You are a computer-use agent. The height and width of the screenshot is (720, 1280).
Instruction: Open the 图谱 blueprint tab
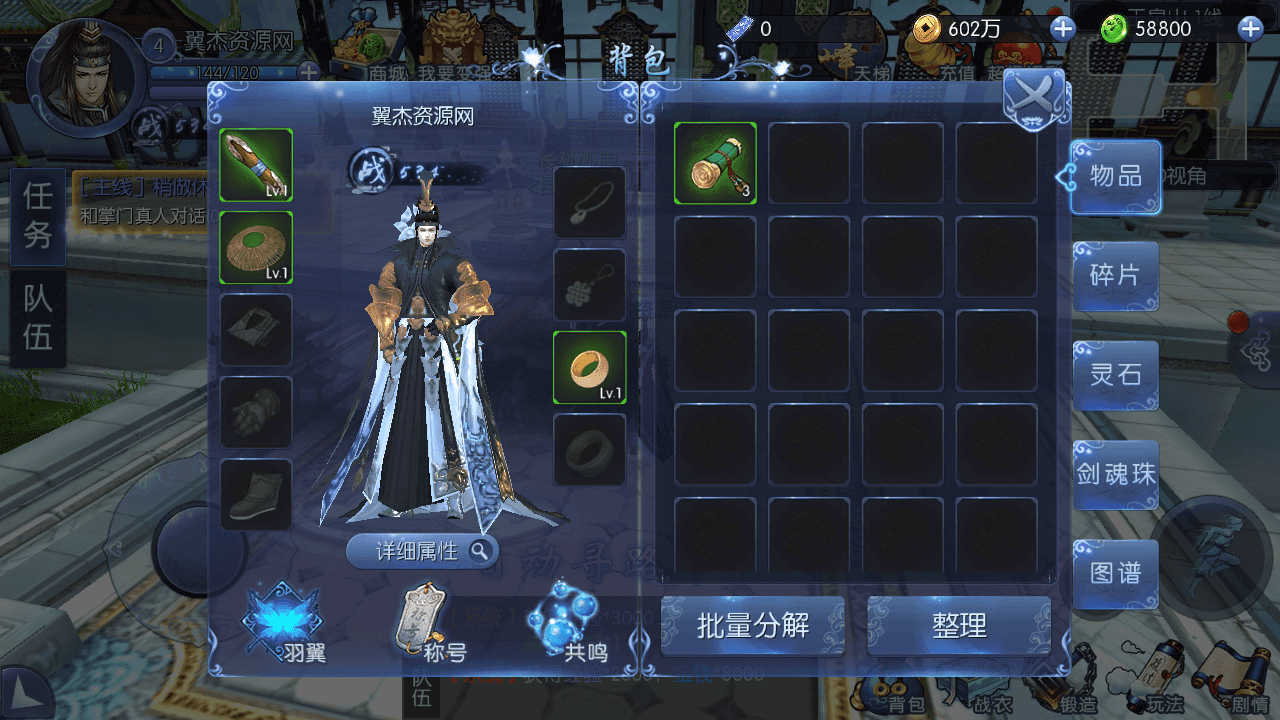coord(1115,573)
